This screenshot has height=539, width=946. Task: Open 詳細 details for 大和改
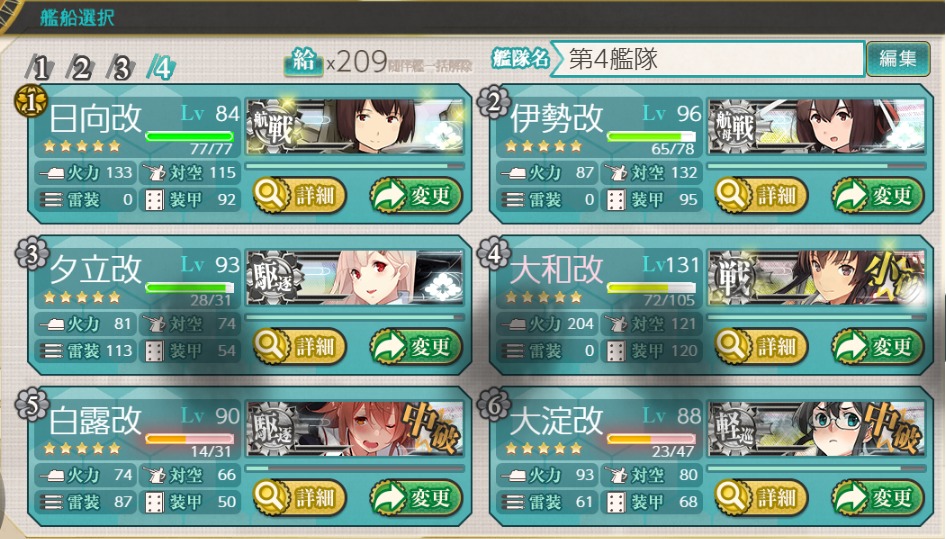pos(761,347)
